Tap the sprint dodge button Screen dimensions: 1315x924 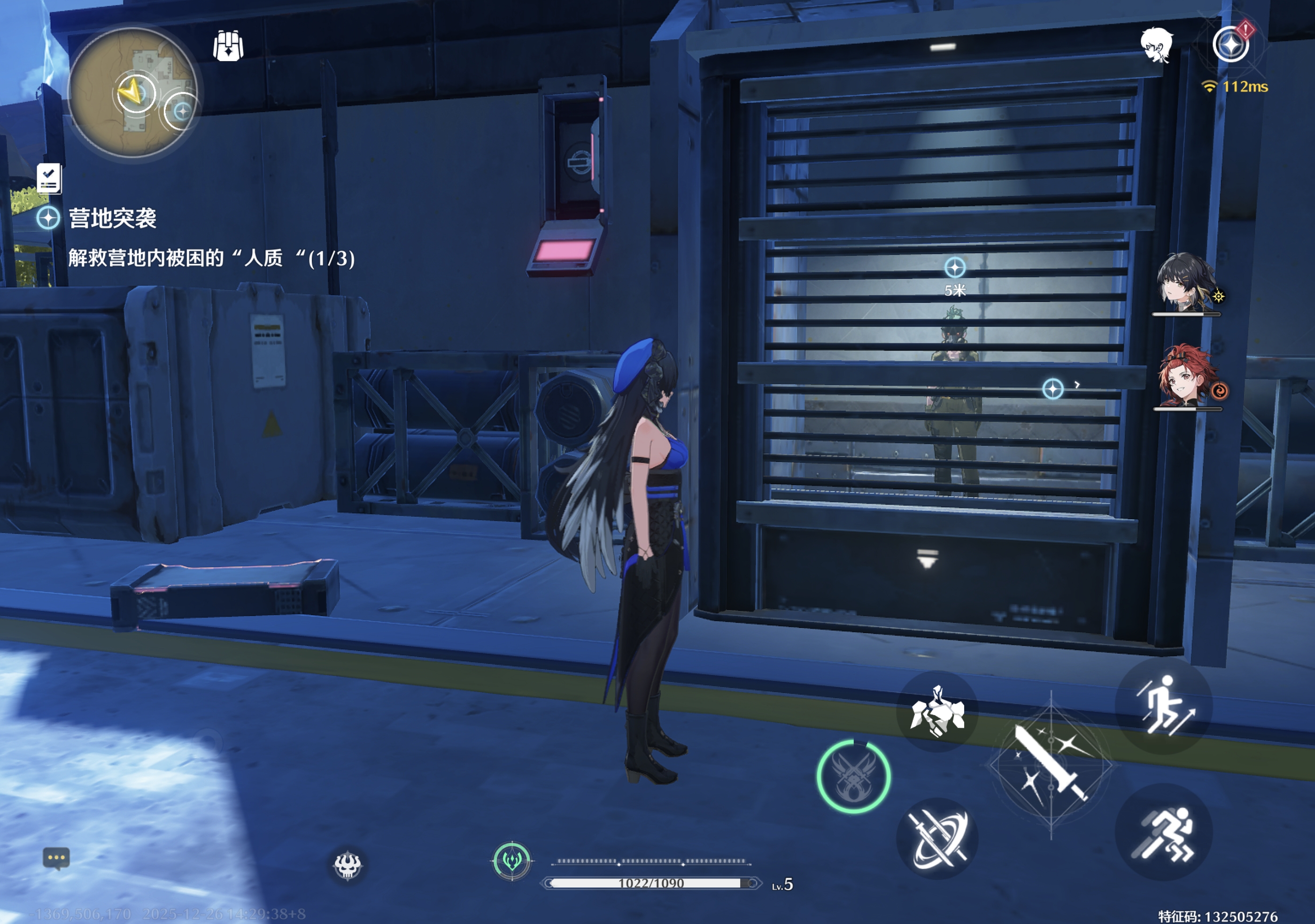click(x=1163, y=833)
